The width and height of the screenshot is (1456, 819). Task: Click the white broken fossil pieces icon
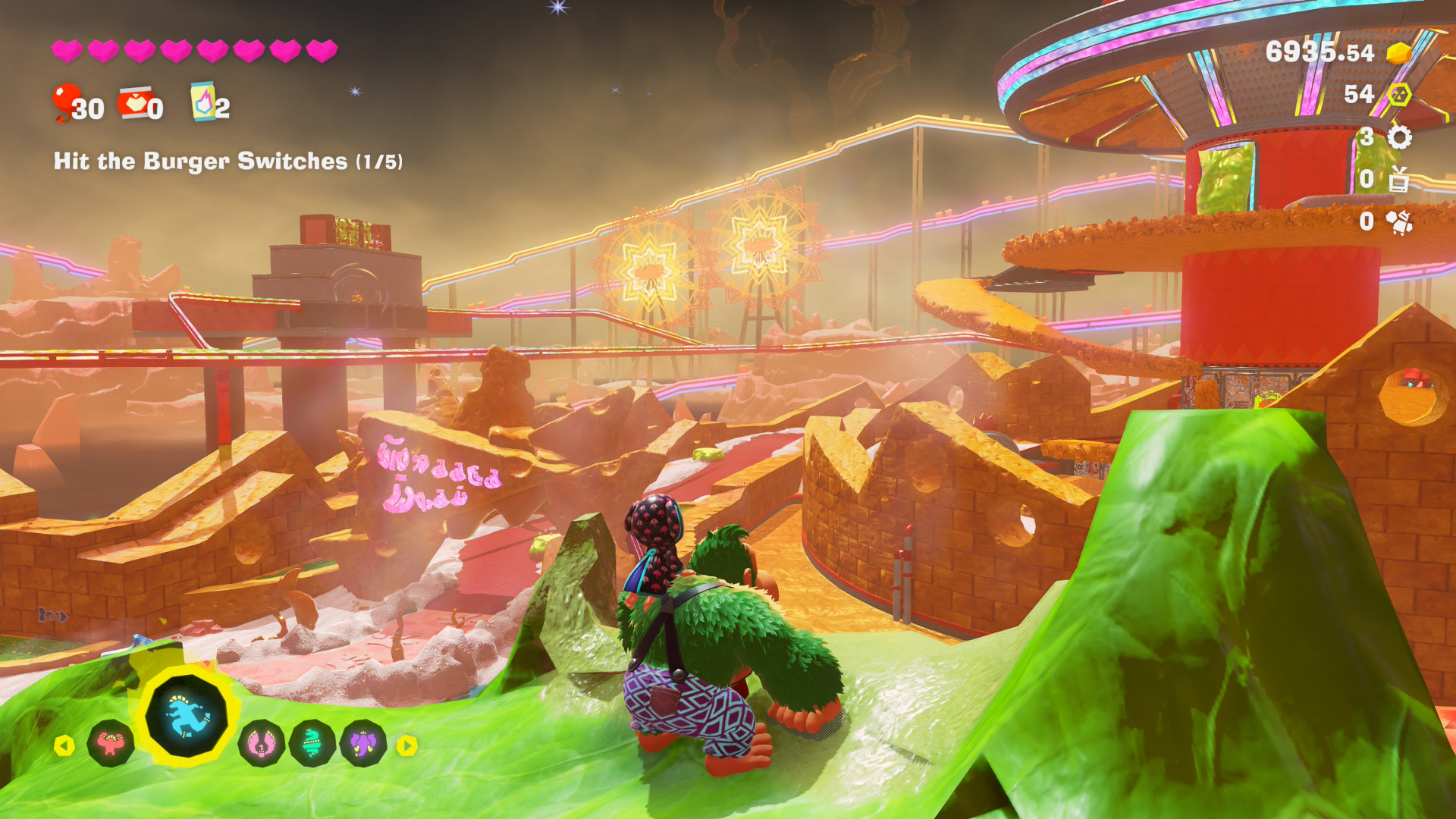click(x=1399, y=221)
